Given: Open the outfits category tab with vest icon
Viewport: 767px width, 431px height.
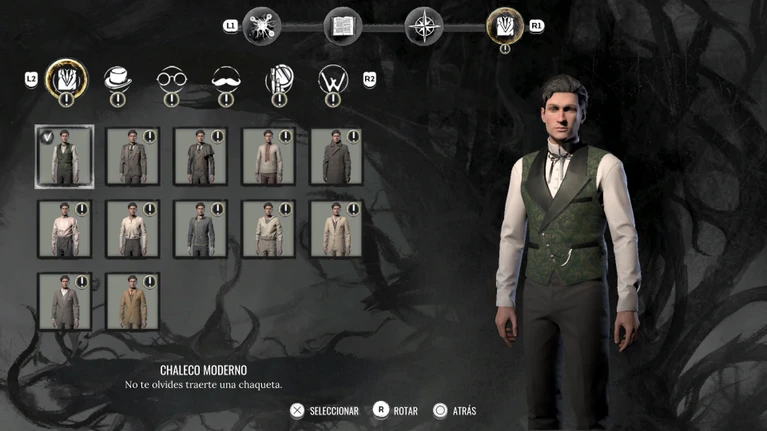Looking at the screenshot, I should [x=66, y=78].
